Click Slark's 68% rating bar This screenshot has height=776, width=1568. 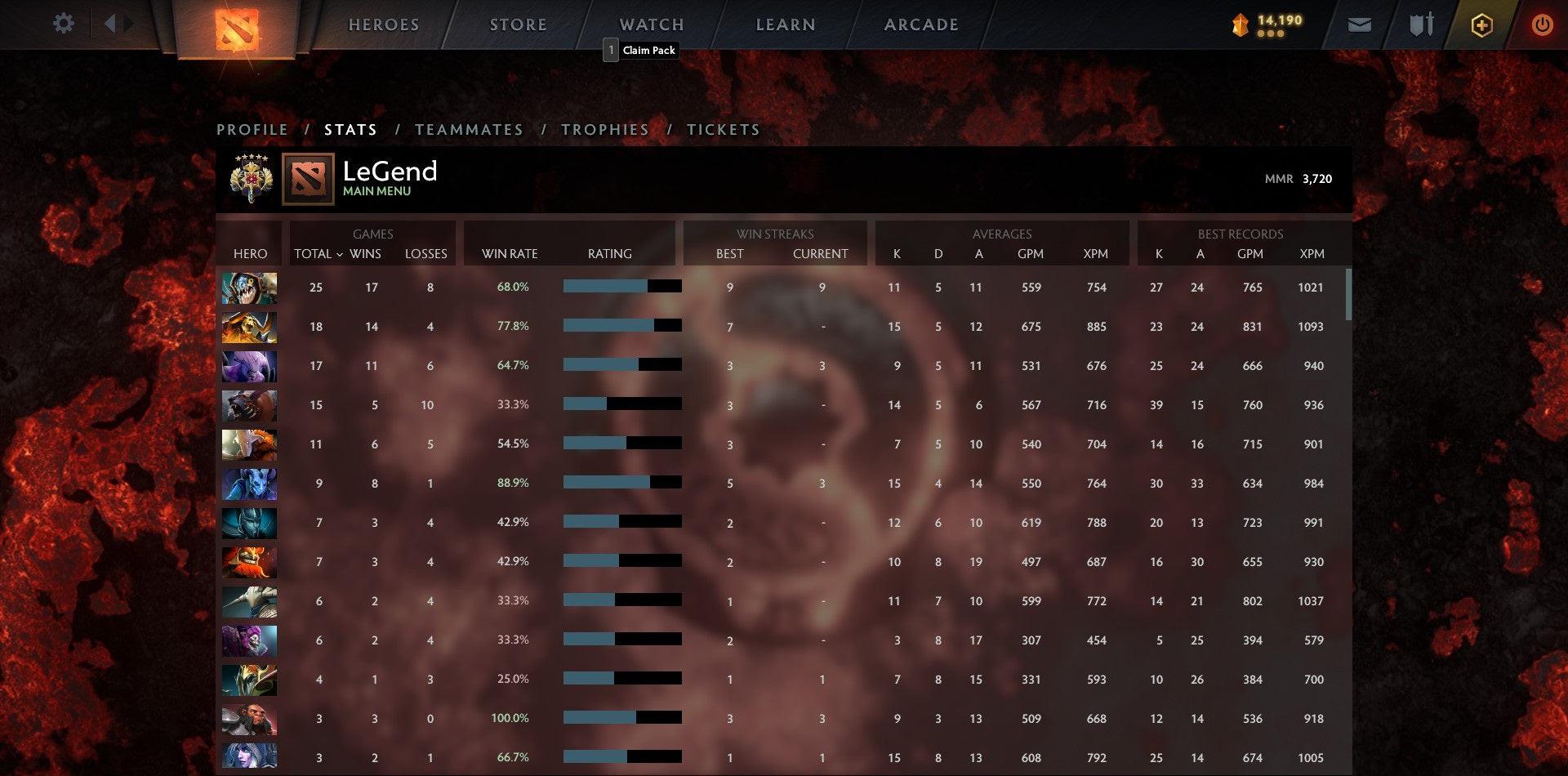[x=621, y=287]
